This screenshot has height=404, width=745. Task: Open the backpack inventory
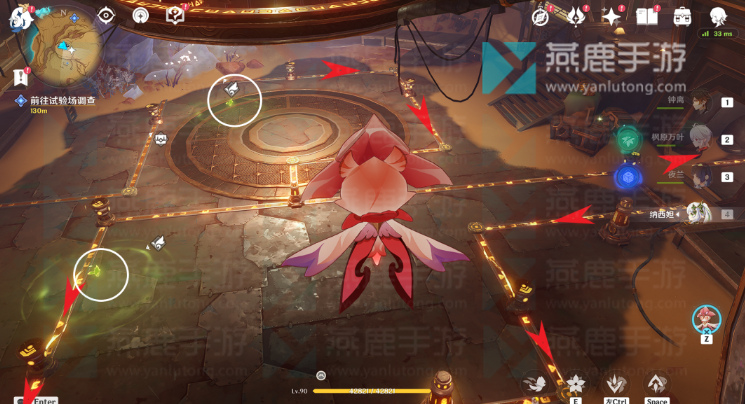[x=683, y=15]
